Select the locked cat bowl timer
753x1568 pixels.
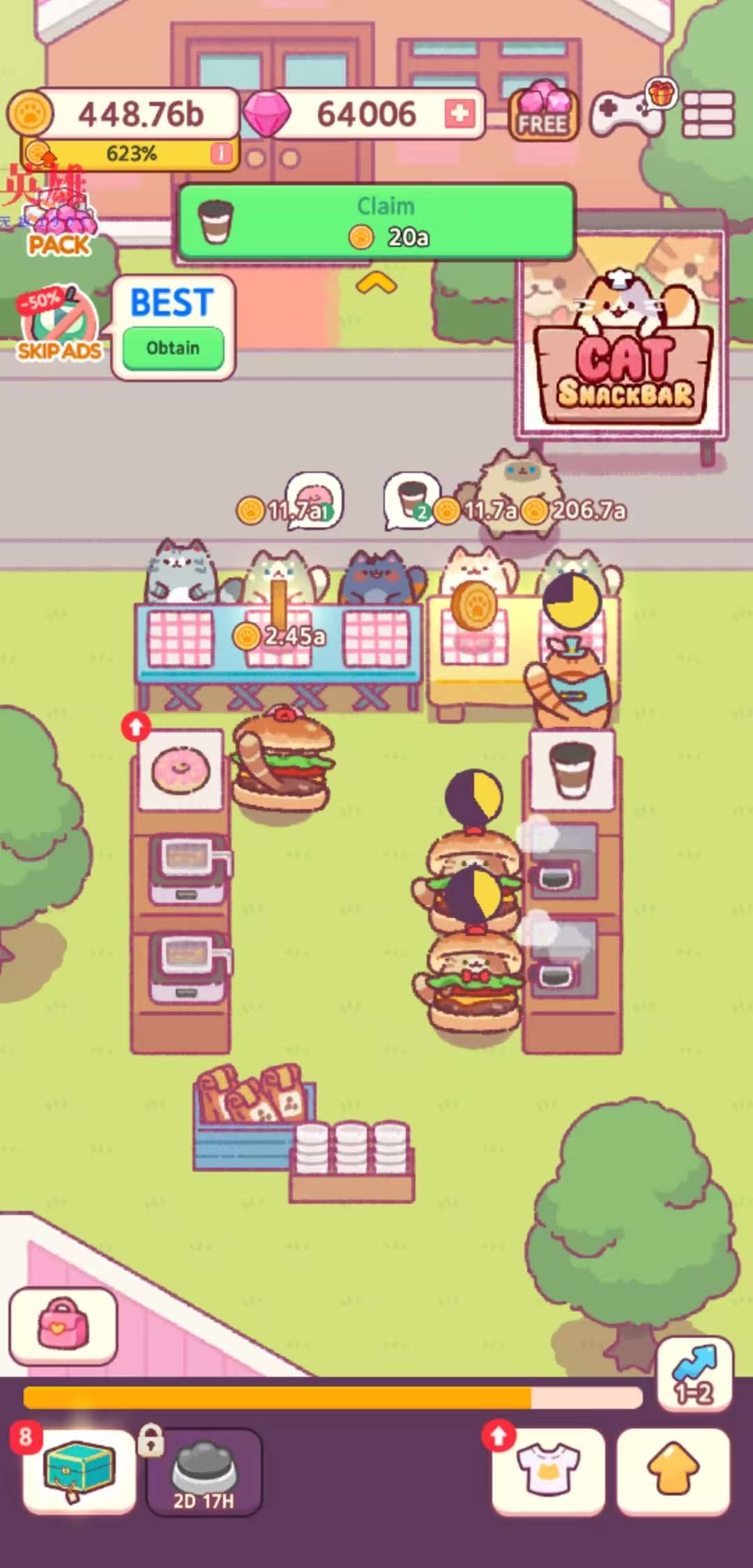coord(204,1470)
